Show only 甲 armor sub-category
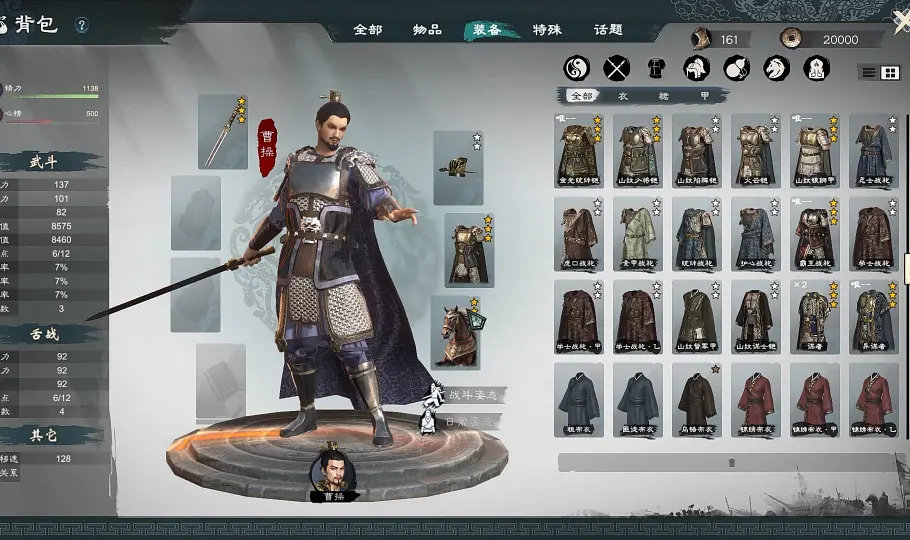The image size is (910, 540). (704, 96)
